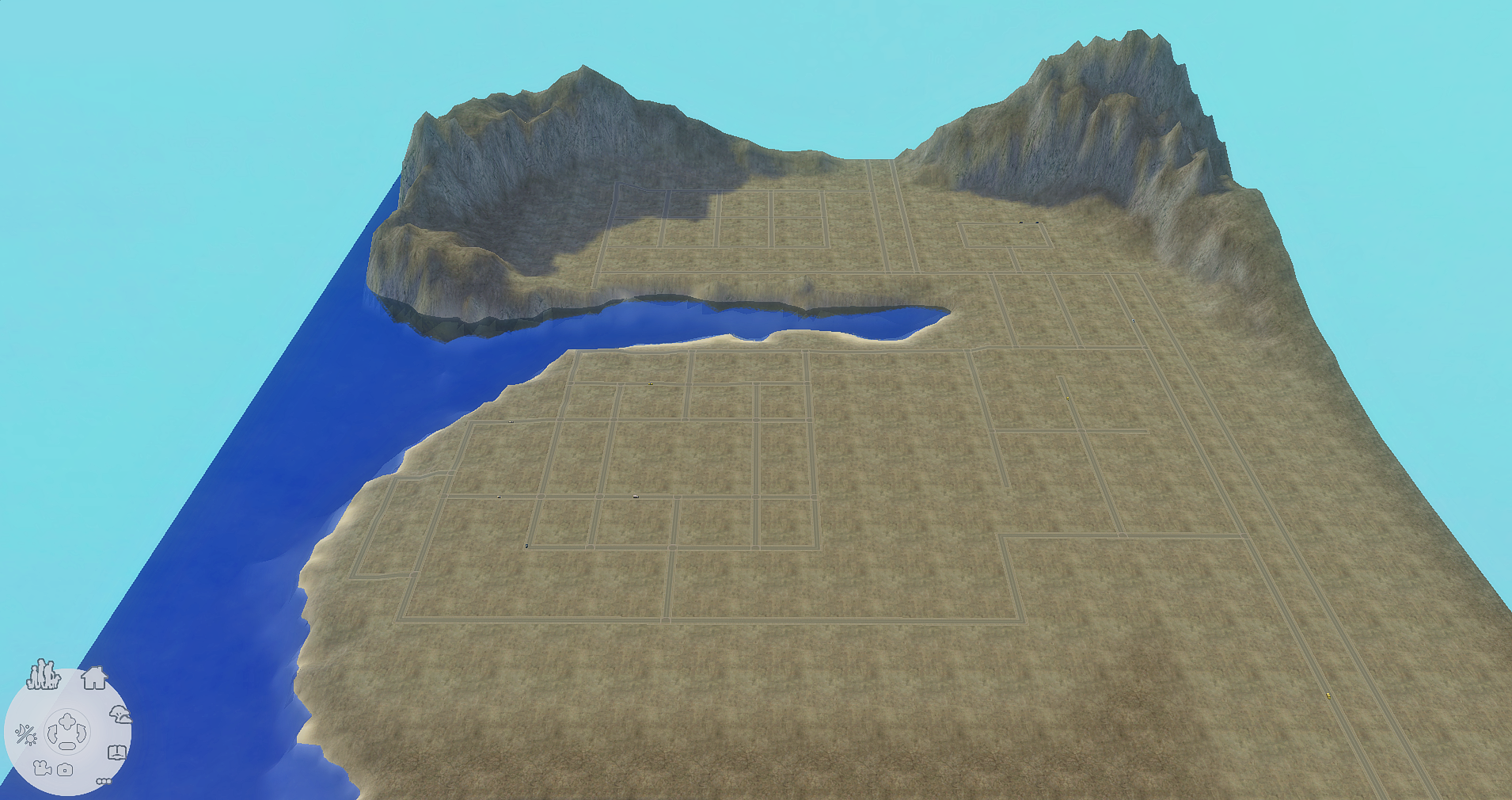The image size is (1512, 800).
Task: Click the rotate-right camera arrow
Action: click(82, 732)
